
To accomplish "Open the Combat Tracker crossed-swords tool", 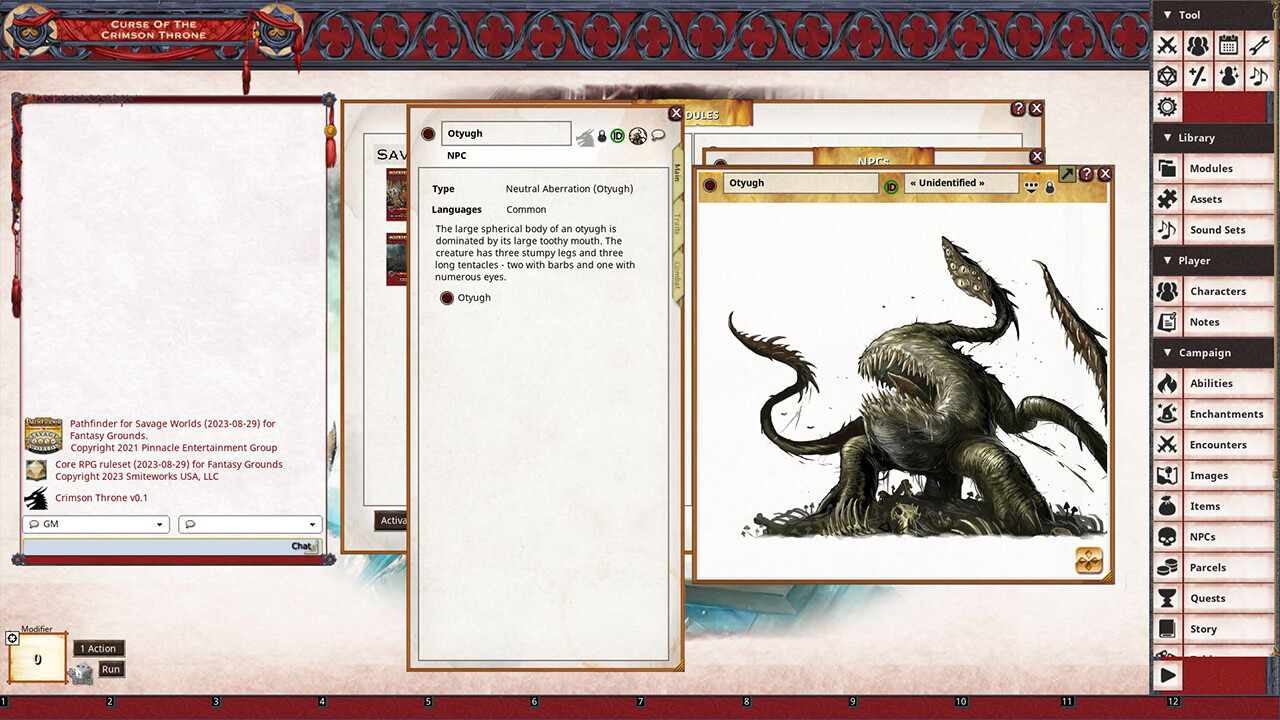I will pos(1167,46).
